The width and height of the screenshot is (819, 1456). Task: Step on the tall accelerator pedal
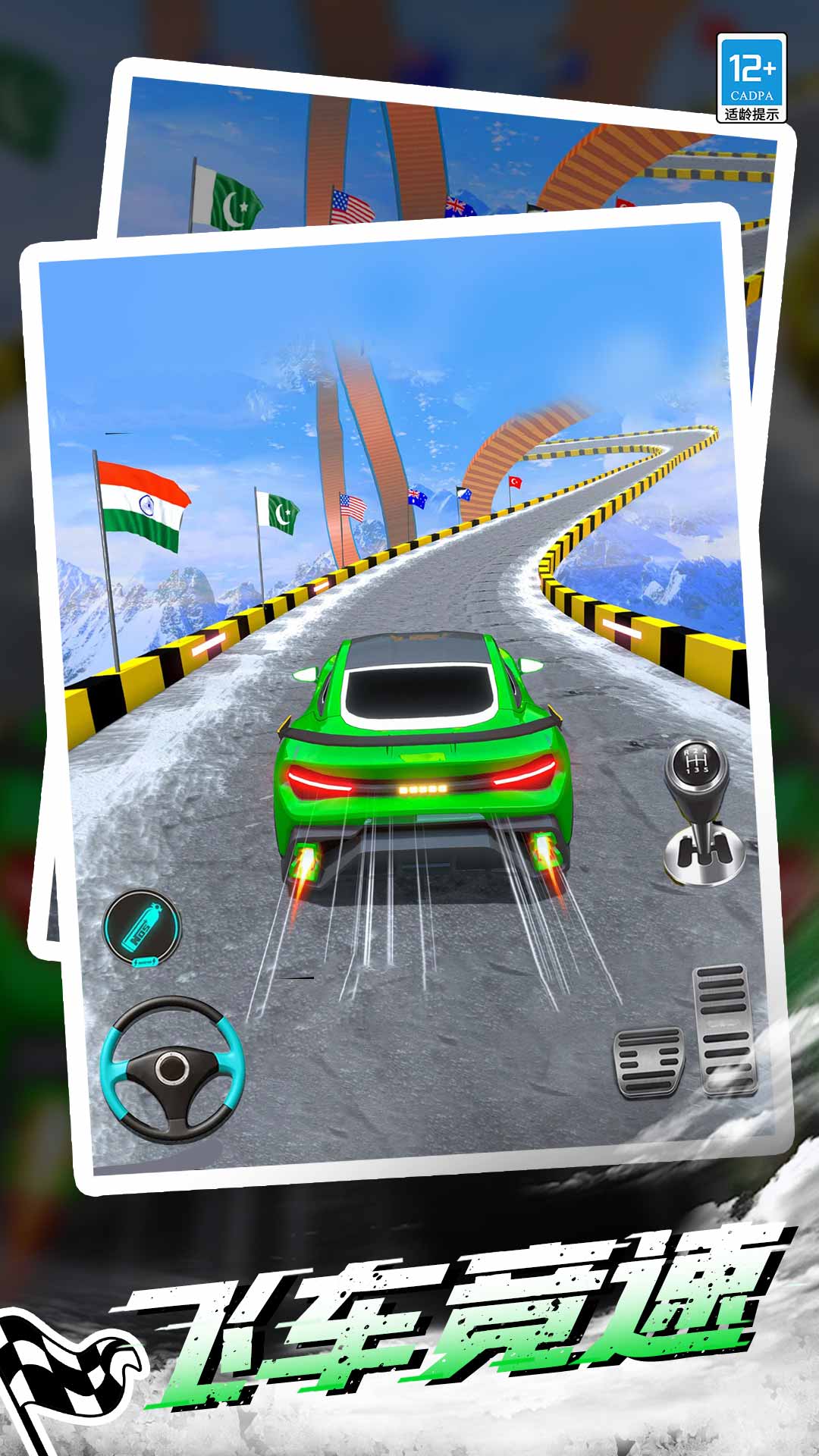(x=725, y=1029)
